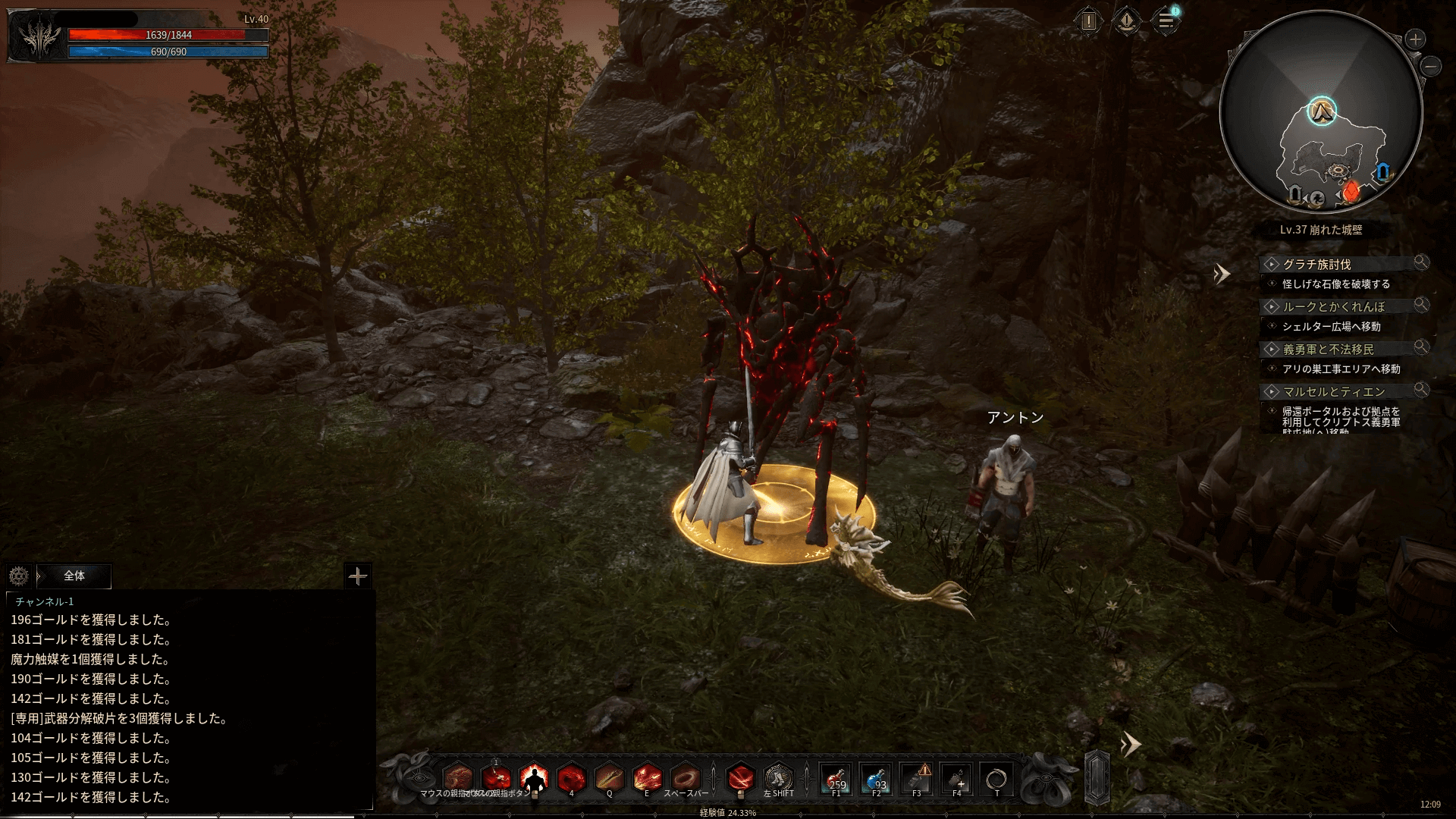The image size is (1456, 819).
Task: Select the マルセルとティエン quest entry
Action: point(1333,392)
